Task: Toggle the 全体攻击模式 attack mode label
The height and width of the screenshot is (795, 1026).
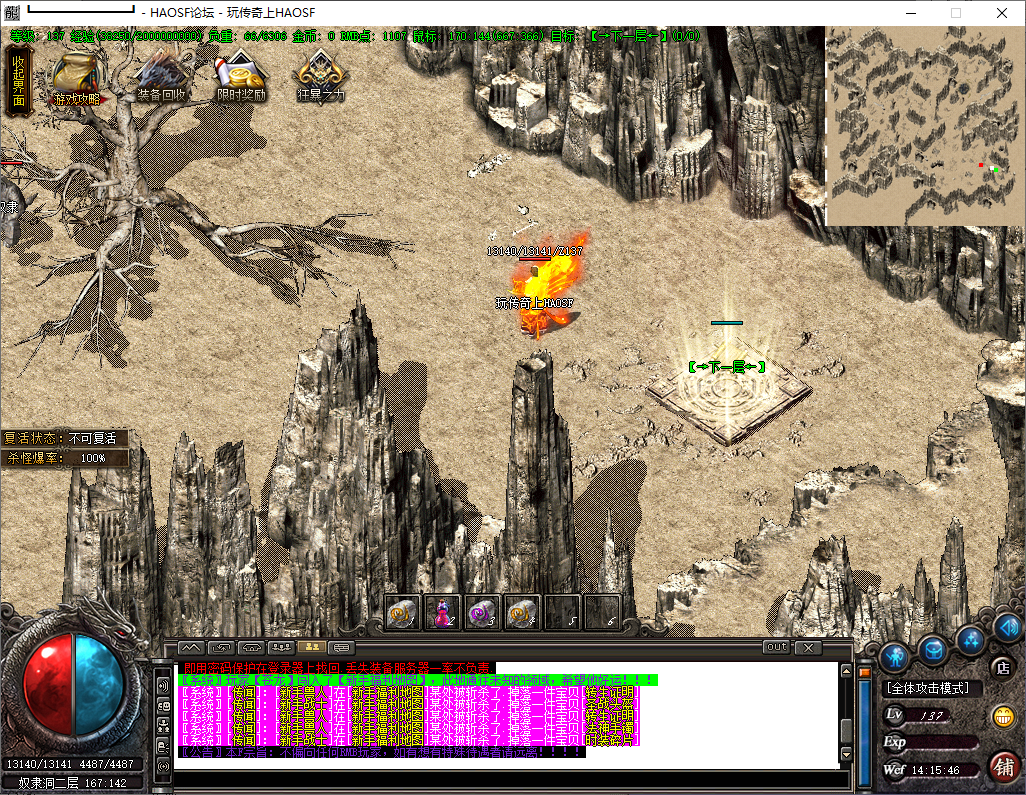Action: click(x=928, y=688)
